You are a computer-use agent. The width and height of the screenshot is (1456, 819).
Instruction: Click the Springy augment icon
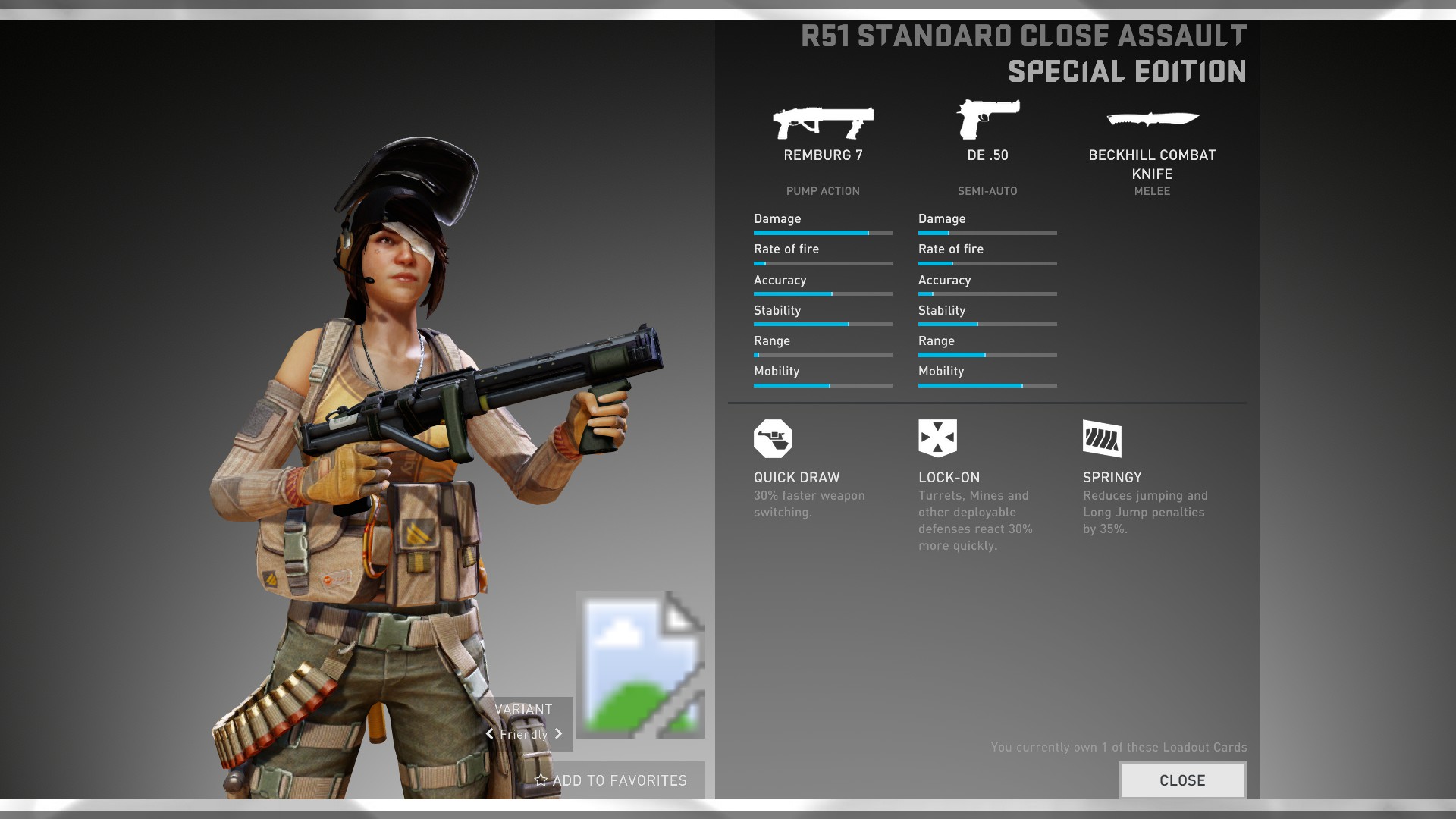coord(1102,438)
